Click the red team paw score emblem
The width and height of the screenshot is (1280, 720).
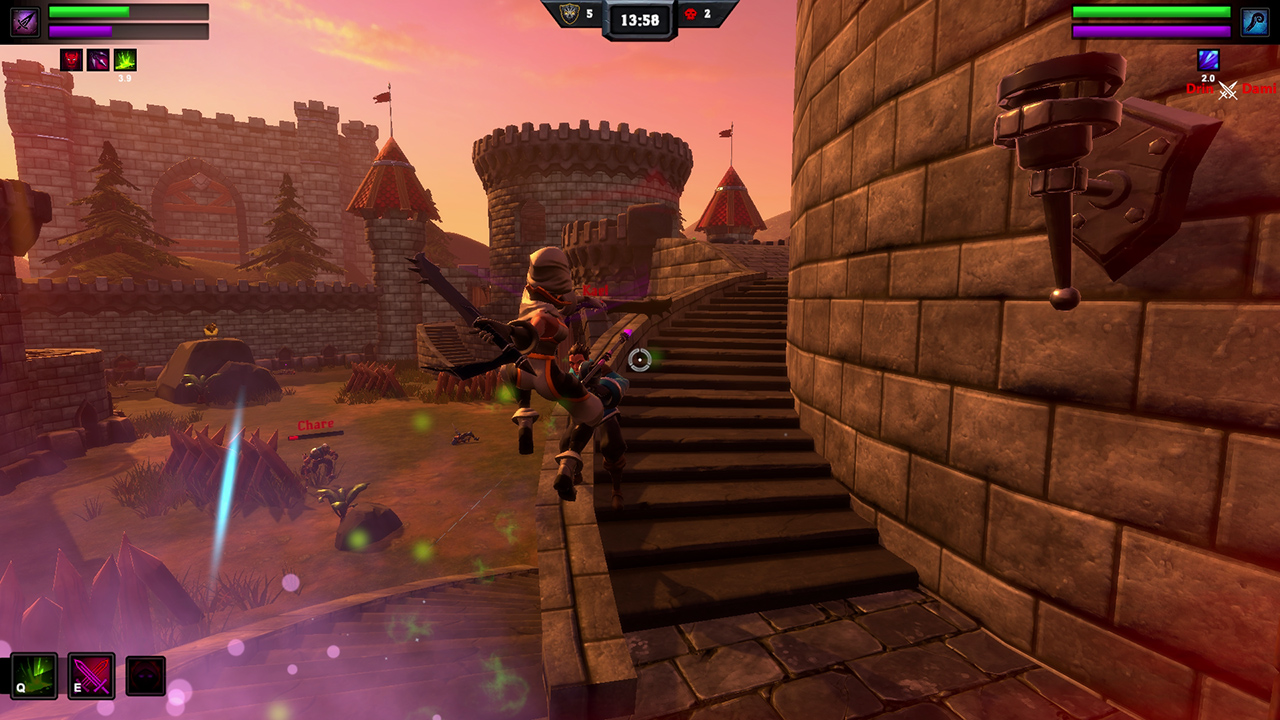(x=690, y=14)
